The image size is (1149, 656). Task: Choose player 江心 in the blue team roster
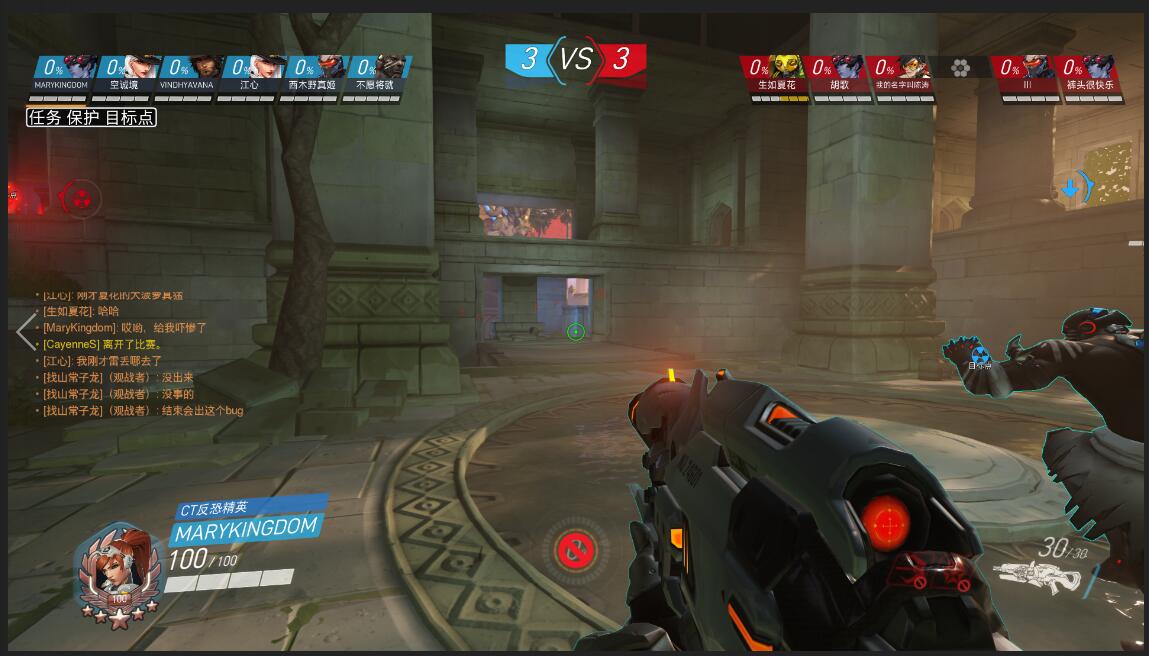coord(251,74)
